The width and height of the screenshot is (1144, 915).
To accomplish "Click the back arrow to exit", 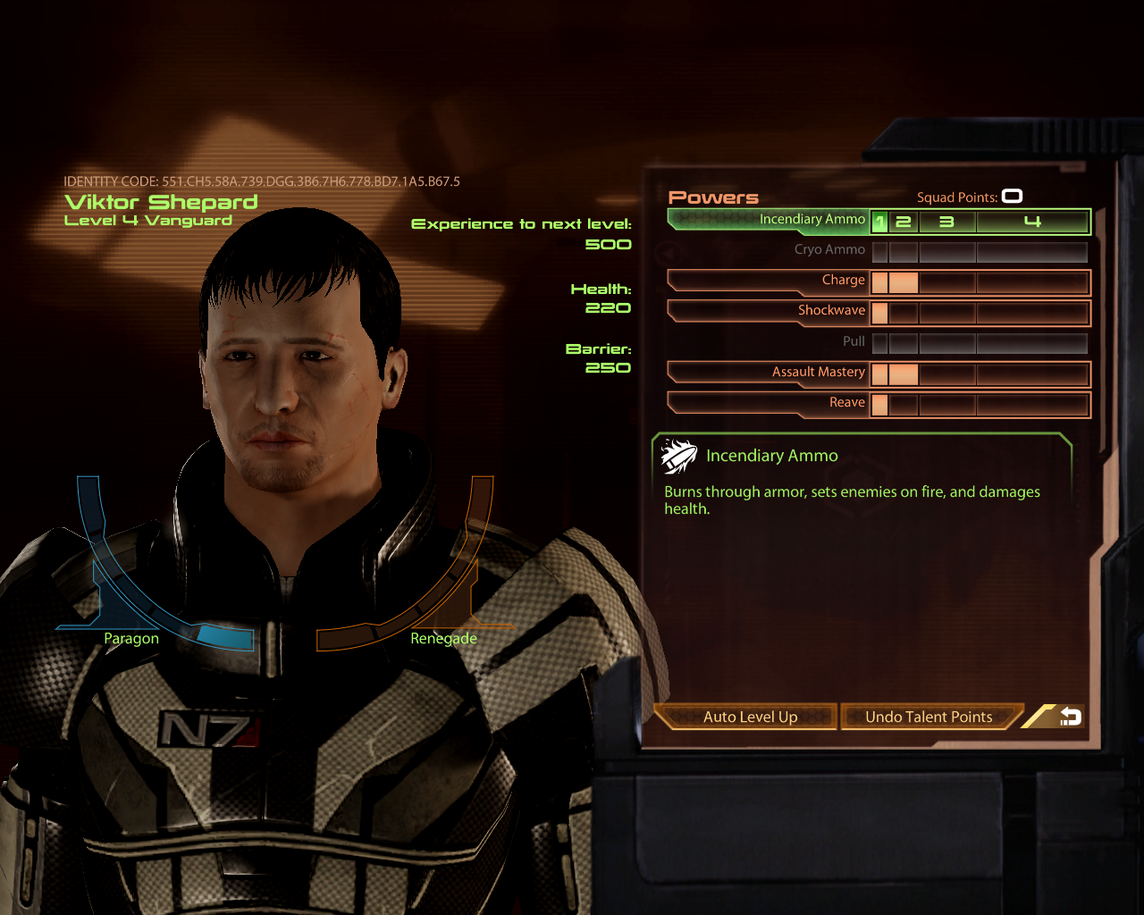I will [1069, 716].
